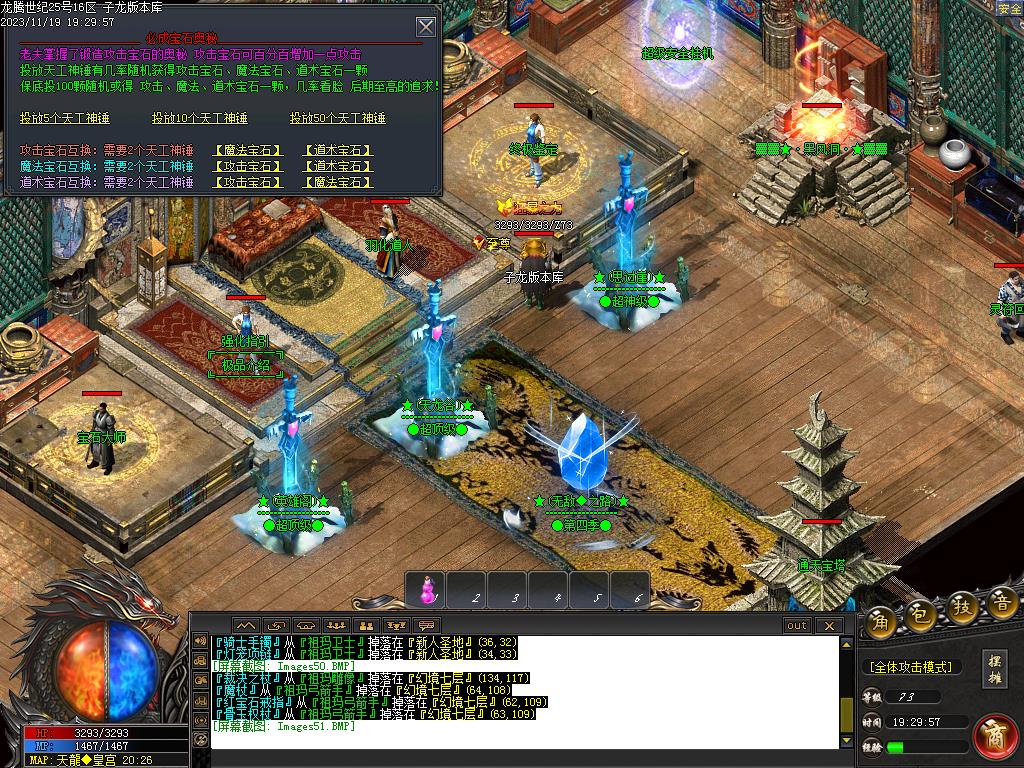This screenshot has height=768, width=1024.
Task: Open the 摆摊 stall button
Action: coord(995,668)
